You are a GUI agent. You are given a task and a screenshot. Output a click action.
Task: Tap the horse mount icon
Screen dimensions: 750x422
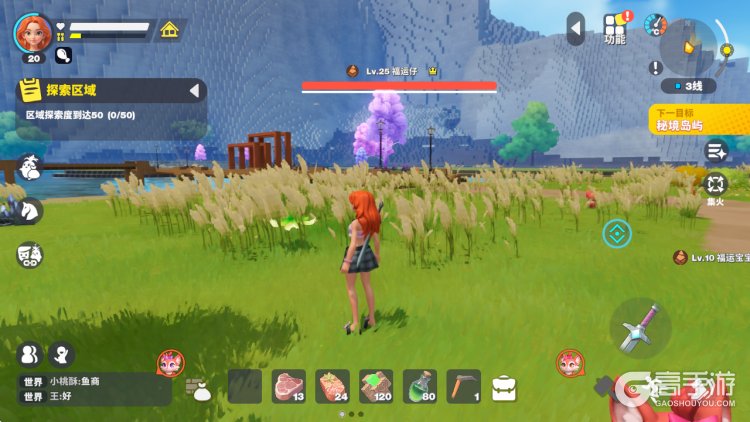[x=30, y=210]
